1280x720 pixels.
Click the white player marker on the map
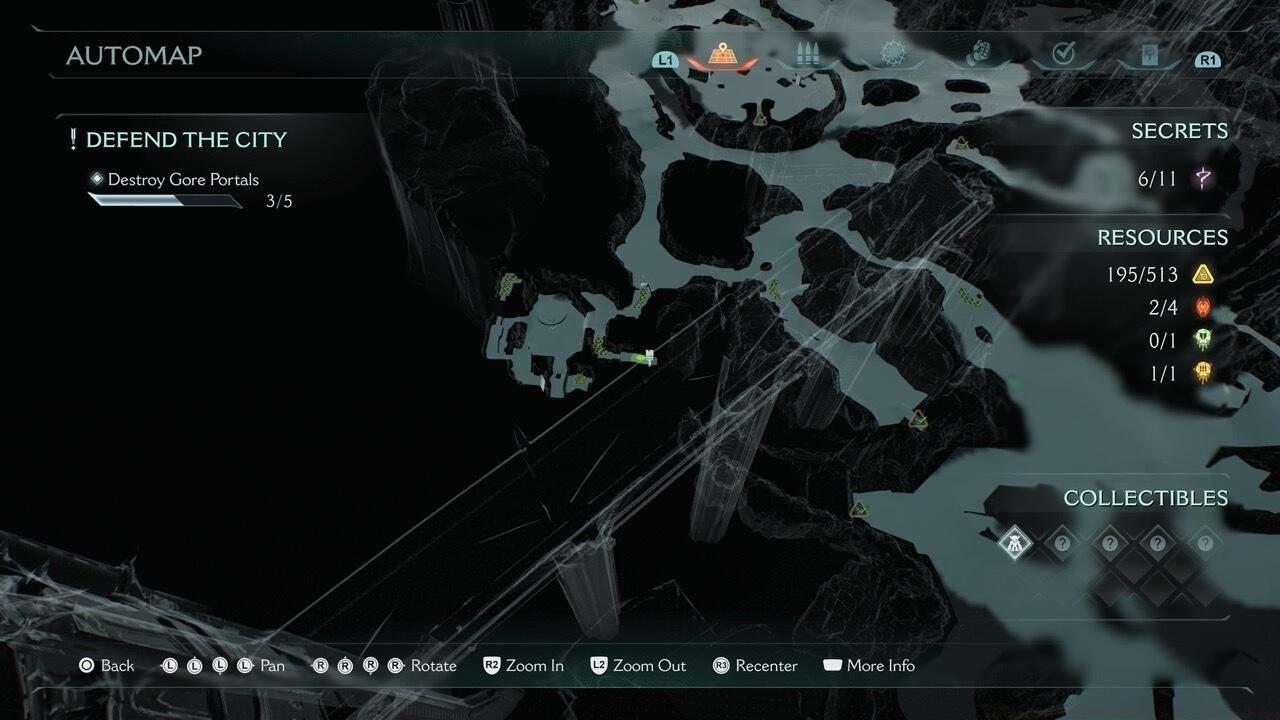coord(650,356)
